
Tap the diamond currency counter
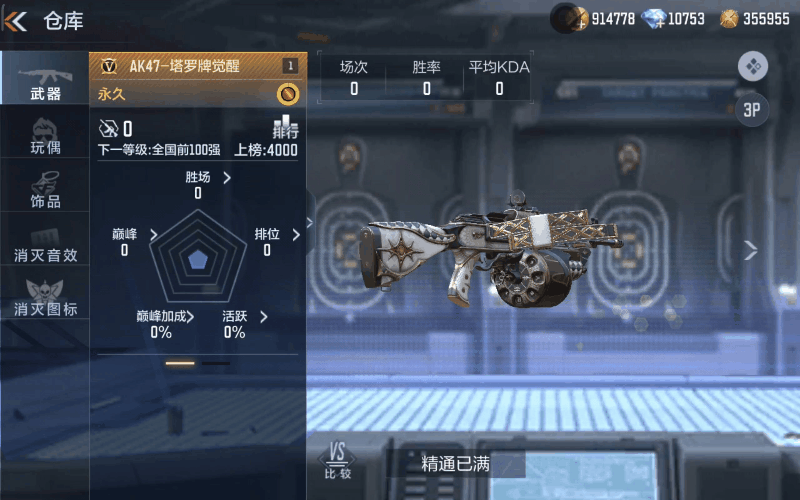(x=673, y=18)
